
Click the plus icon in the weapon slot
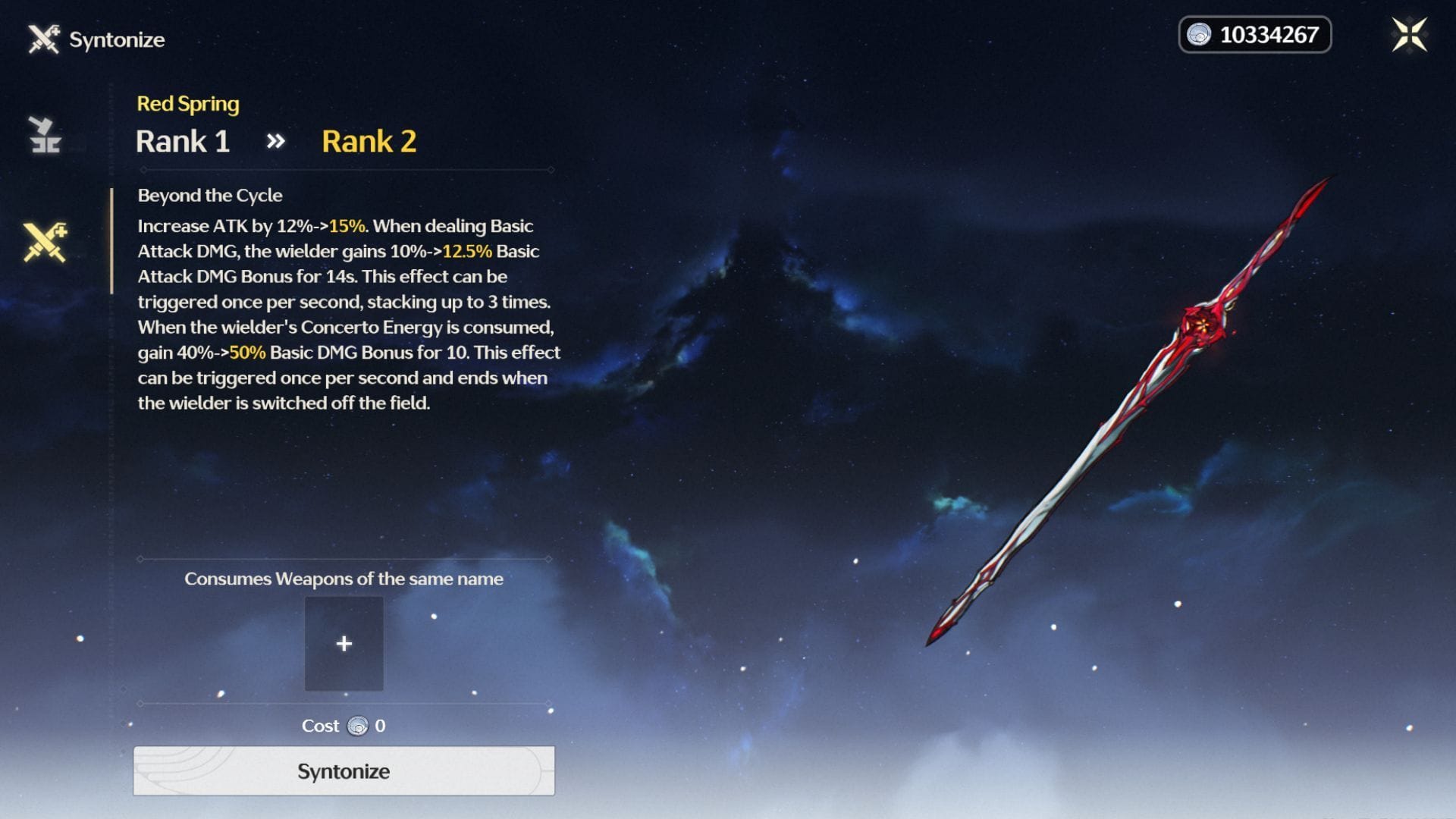coord(344,643)
